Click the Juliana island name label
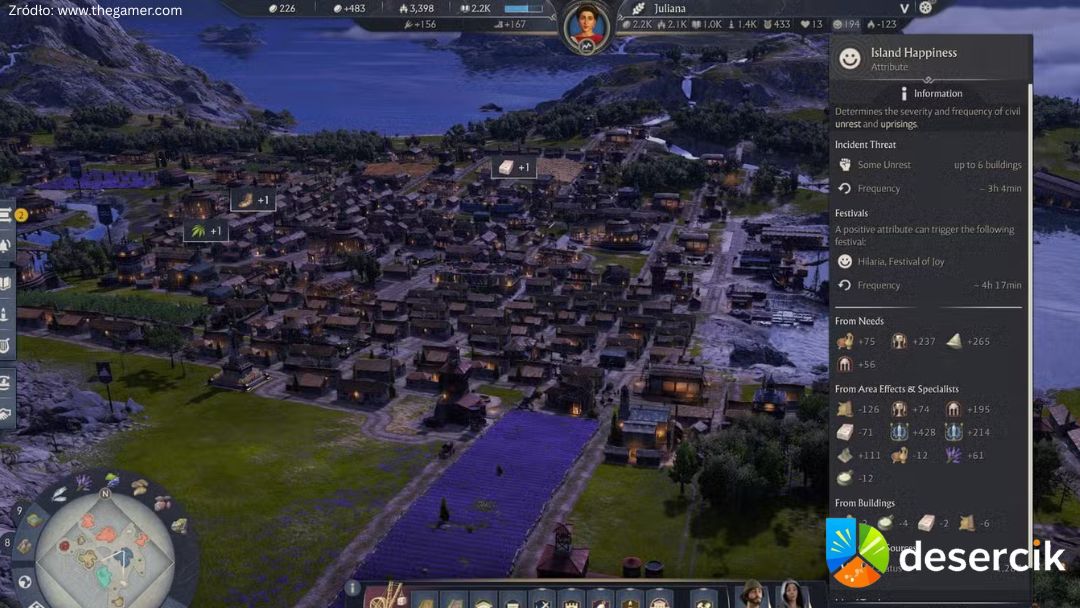The image size is (1080, 608). pyautogui.click(x=670, y=8)
